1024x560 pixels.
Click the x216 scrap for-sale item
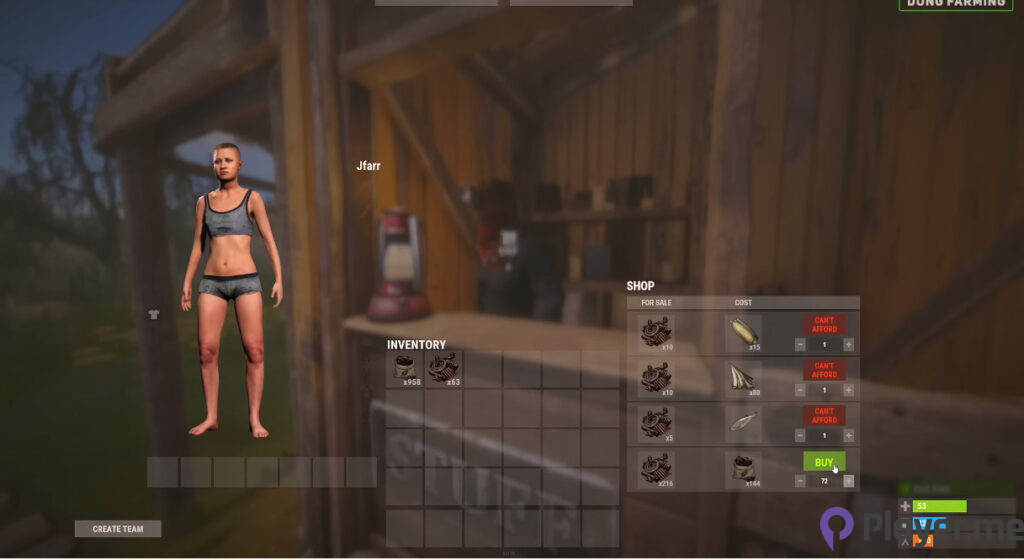coord(656,469)
